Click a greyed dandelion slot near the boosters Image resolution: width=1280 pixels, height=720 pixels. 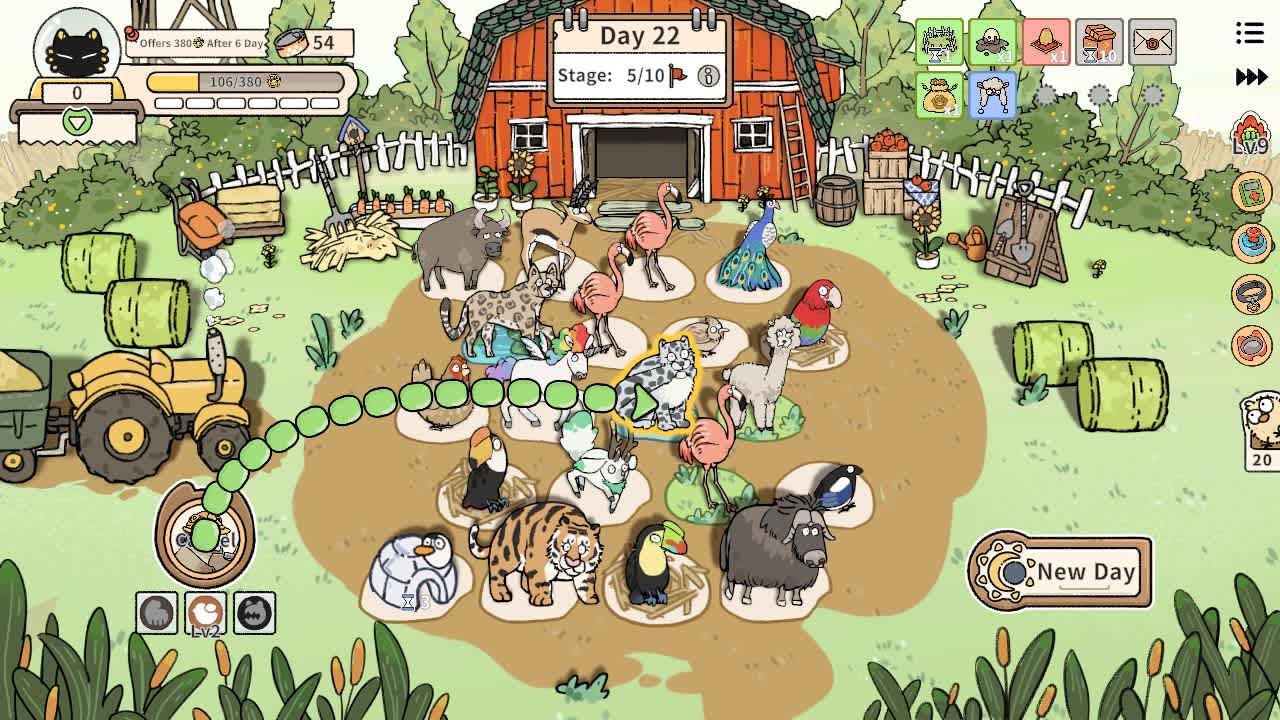[1046, 97]
